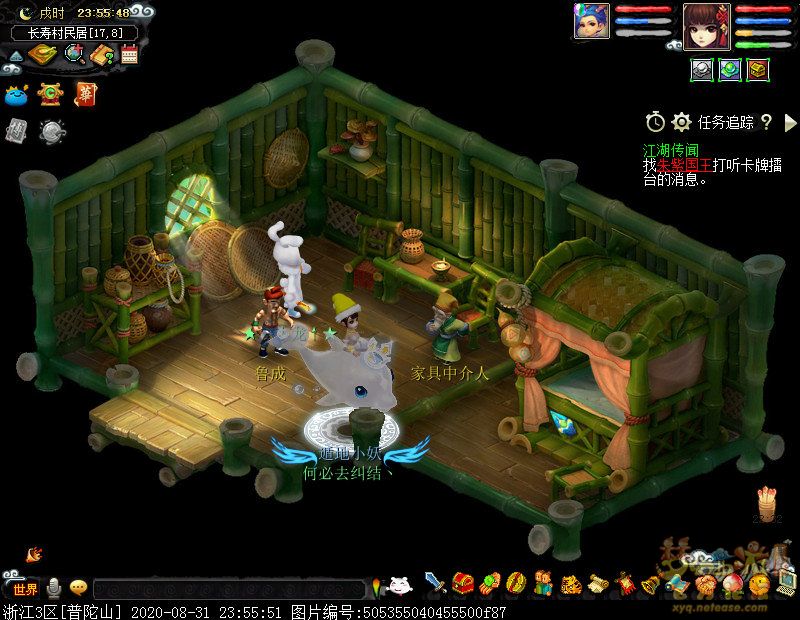The image size is (800, 620).
Task: Open the yellow help book with question mark
Action: 103,54
